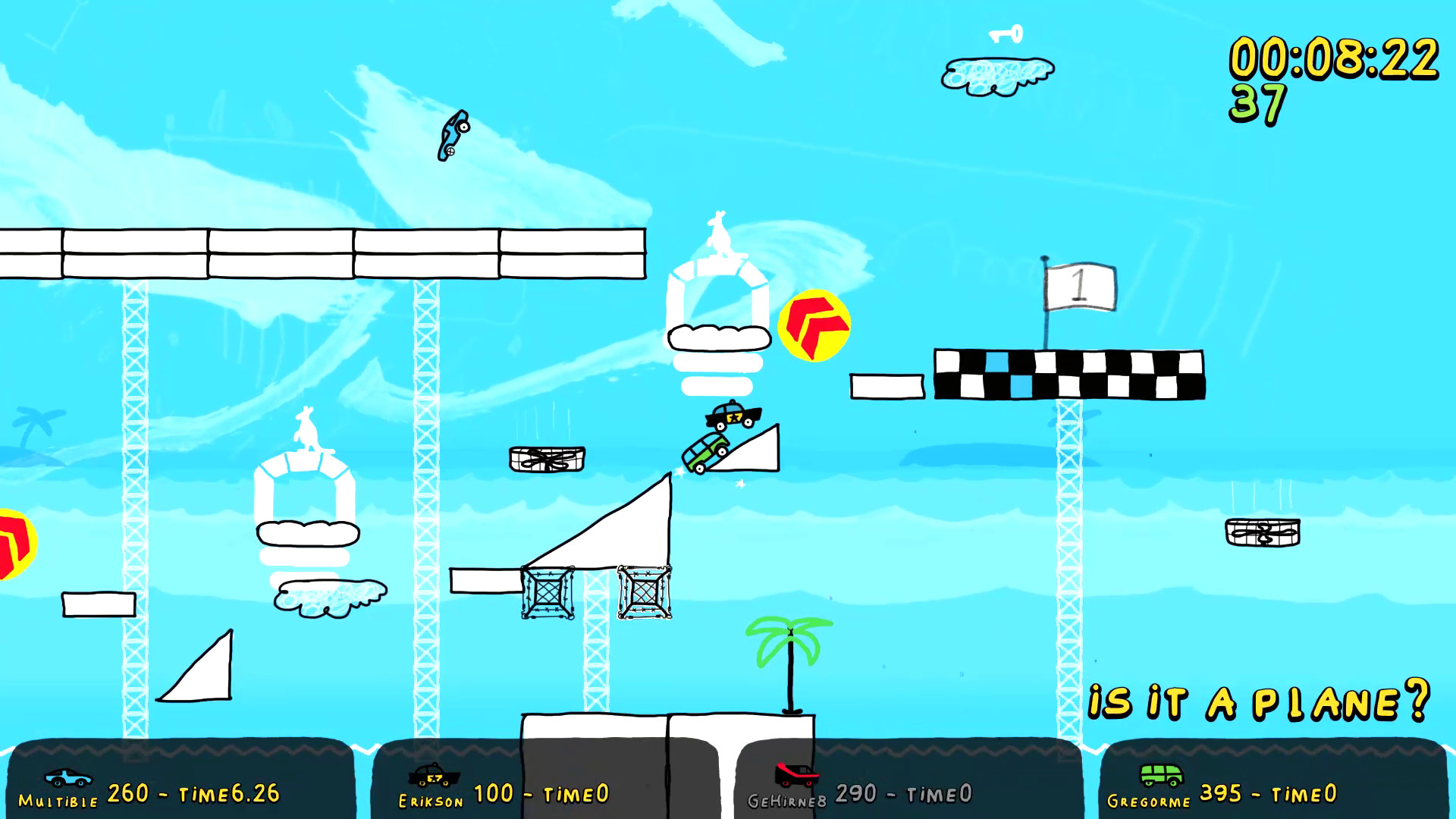Click the yellow key icon near the cloud
The width and height of the screenshot is (1456, 819).
coord(1003,35)
